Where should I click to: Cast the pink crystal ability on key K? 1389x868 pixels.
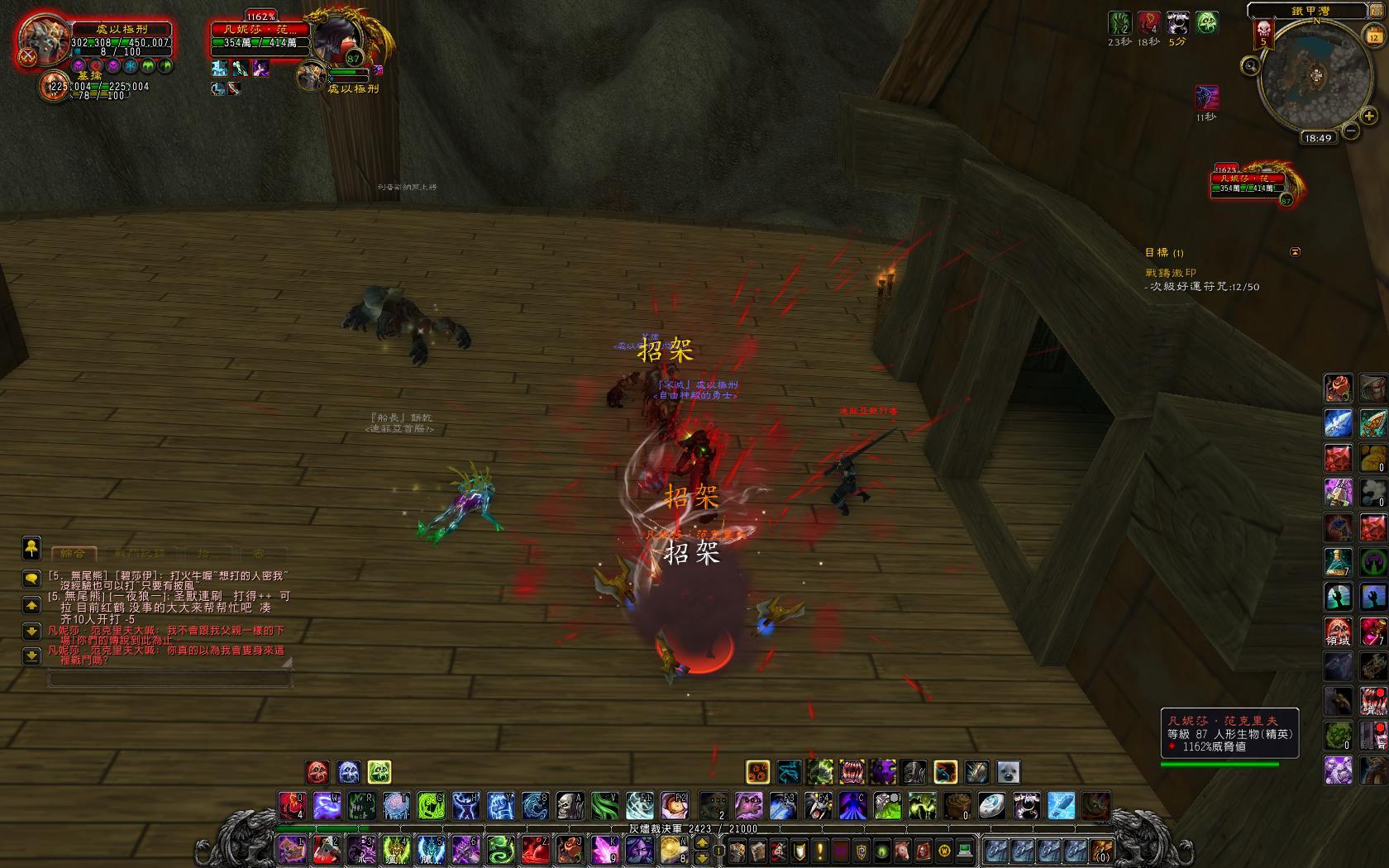604,849
